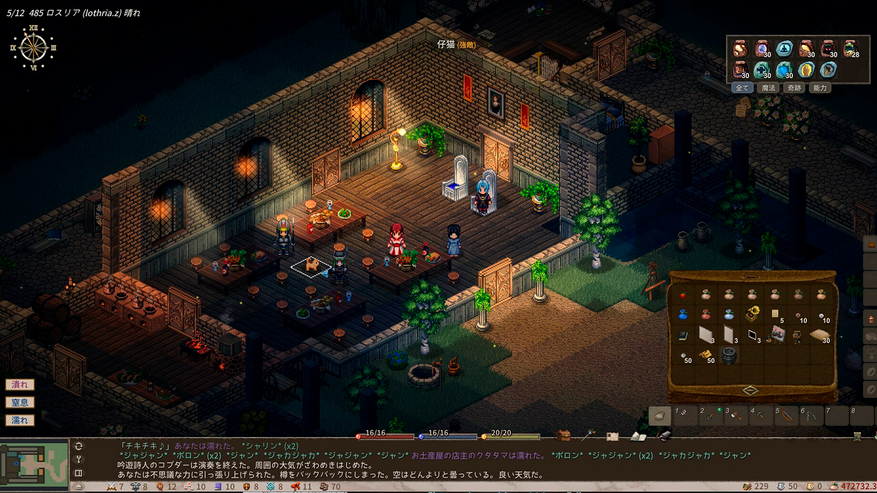This screenshot has height=493, width=877.
Task: Select hotbar slot 1 with the pitchfork
Action: click(685, 414)
